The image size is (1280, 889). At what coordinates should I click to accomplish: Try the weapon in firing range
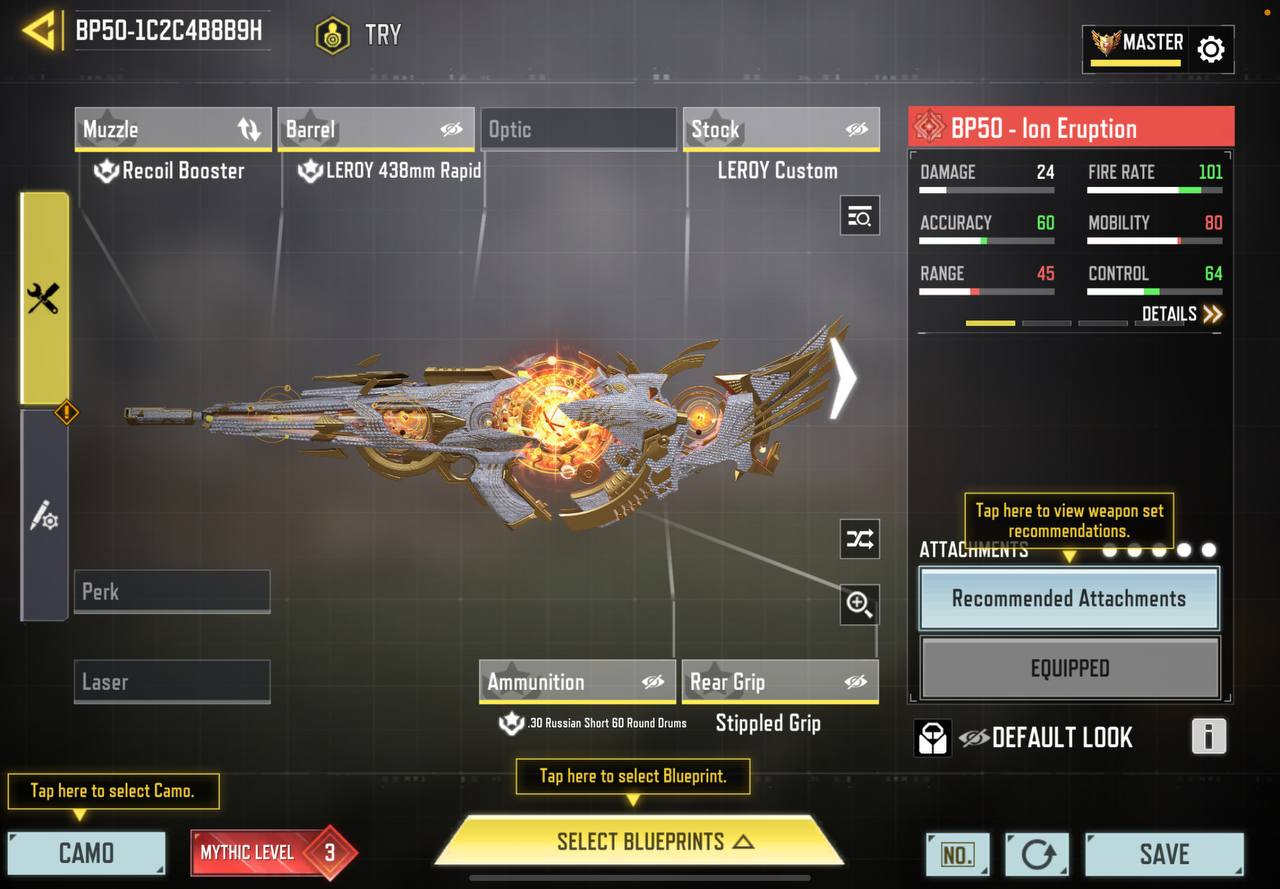click(359, 35)
